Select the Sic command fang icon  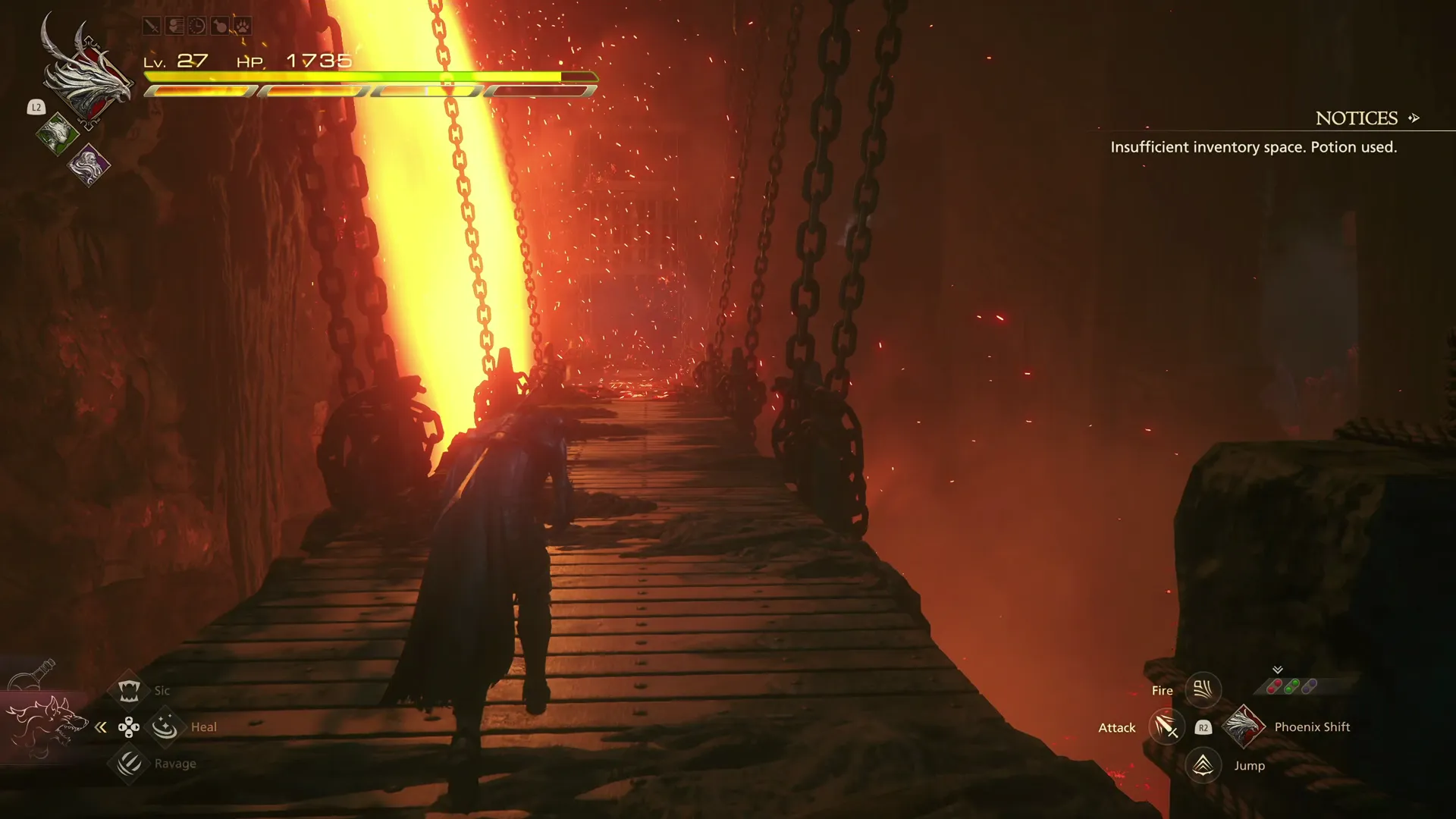[129, 690]
